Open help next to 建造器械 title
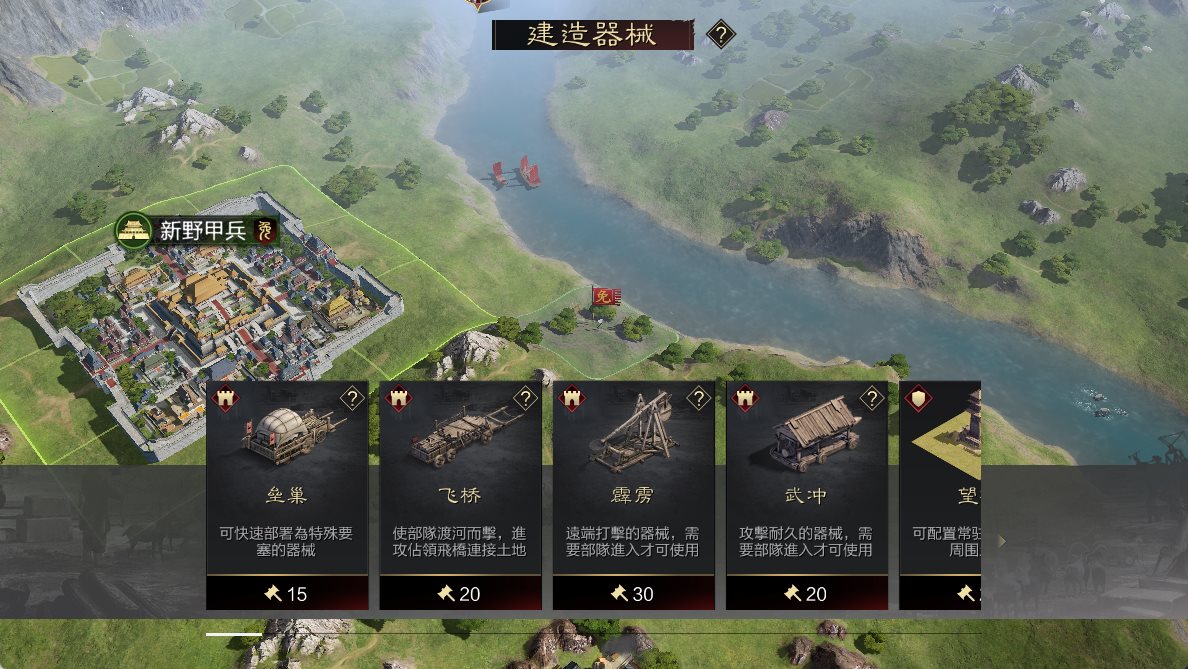 point(721,36)
